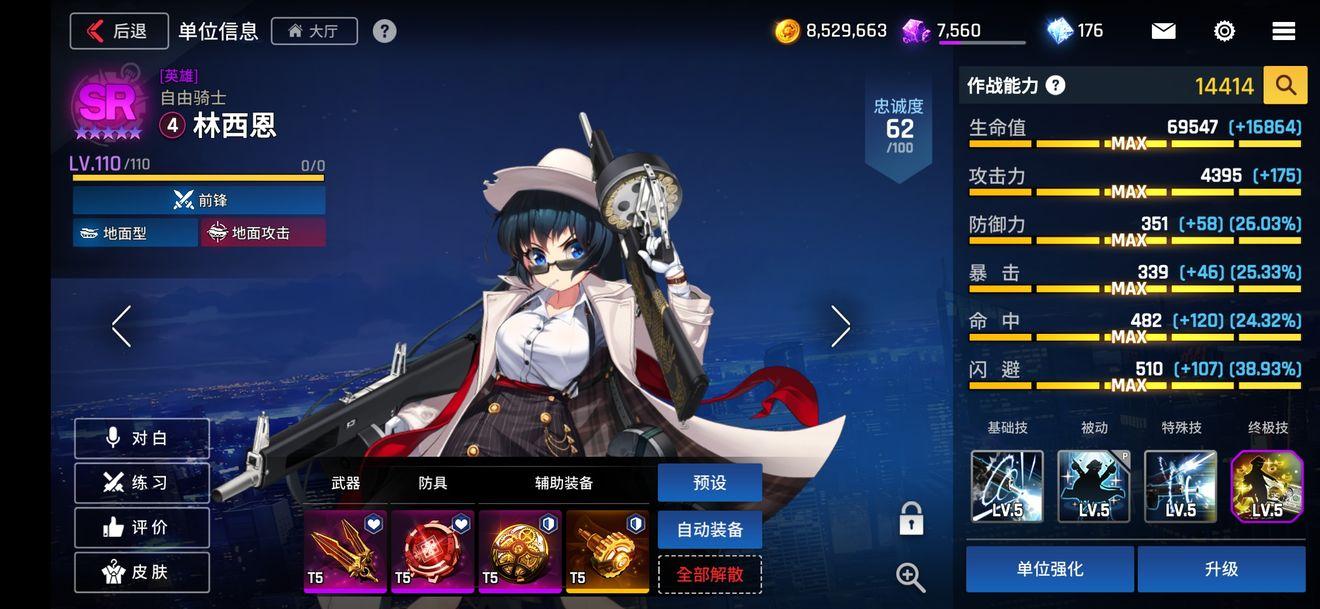
Task: Click the orange magnifier search button
Action: click(1285, 86)
